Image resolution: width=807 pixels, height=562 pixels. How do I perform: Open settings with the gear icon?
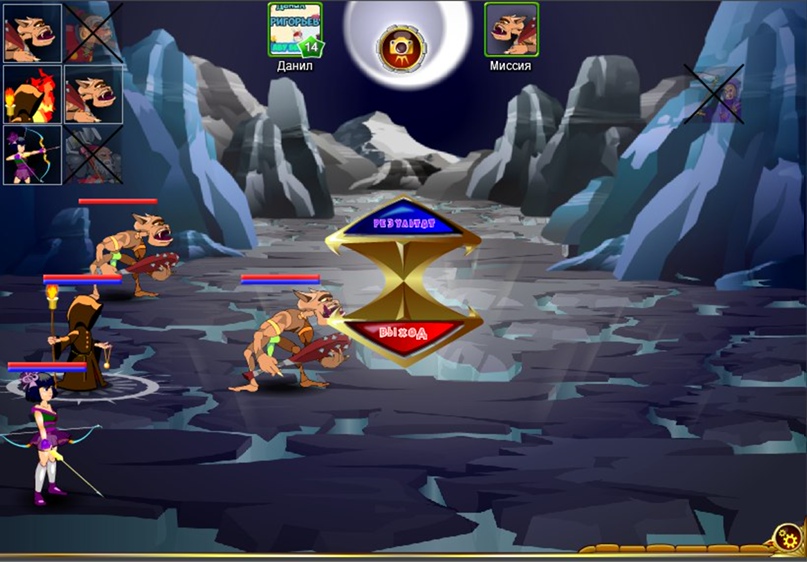tap(785, 541)
